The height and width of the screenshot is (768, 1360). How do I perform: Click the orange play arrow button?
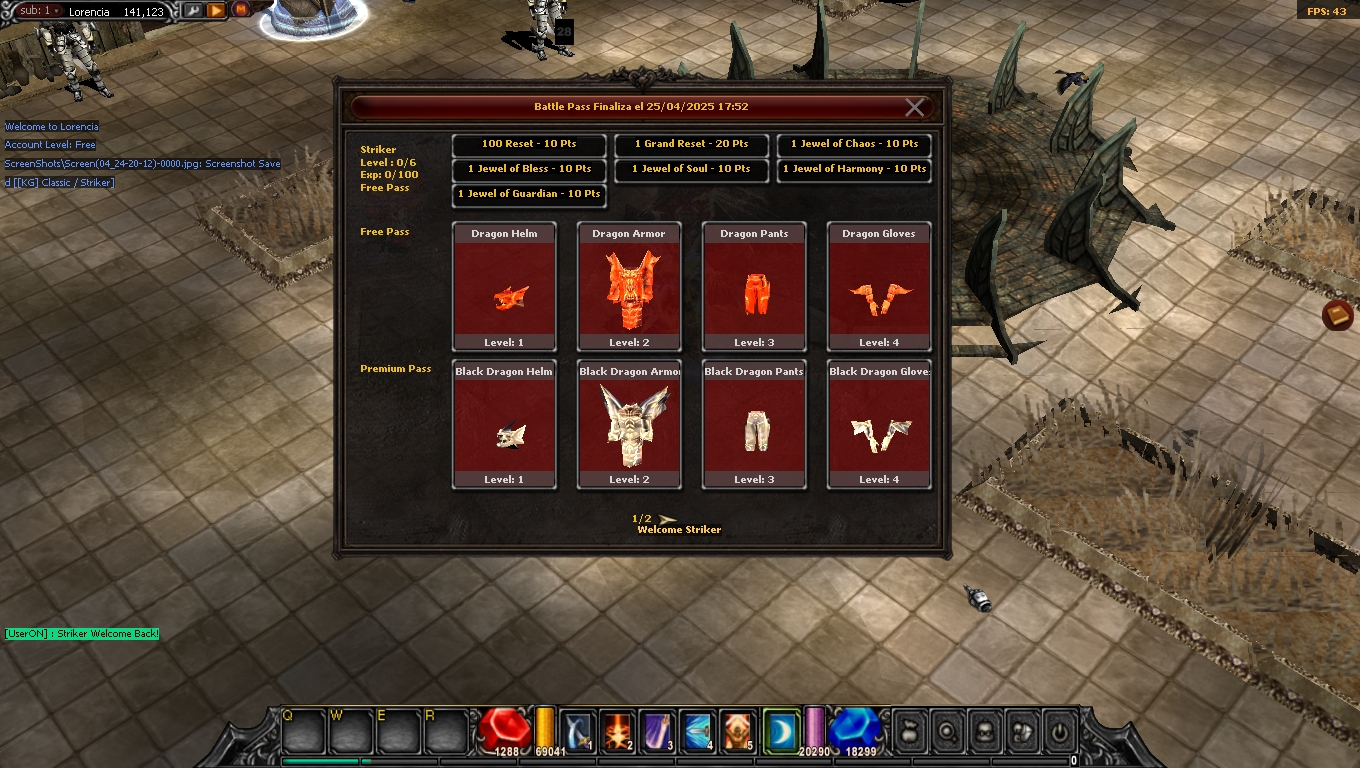[216, 10]
